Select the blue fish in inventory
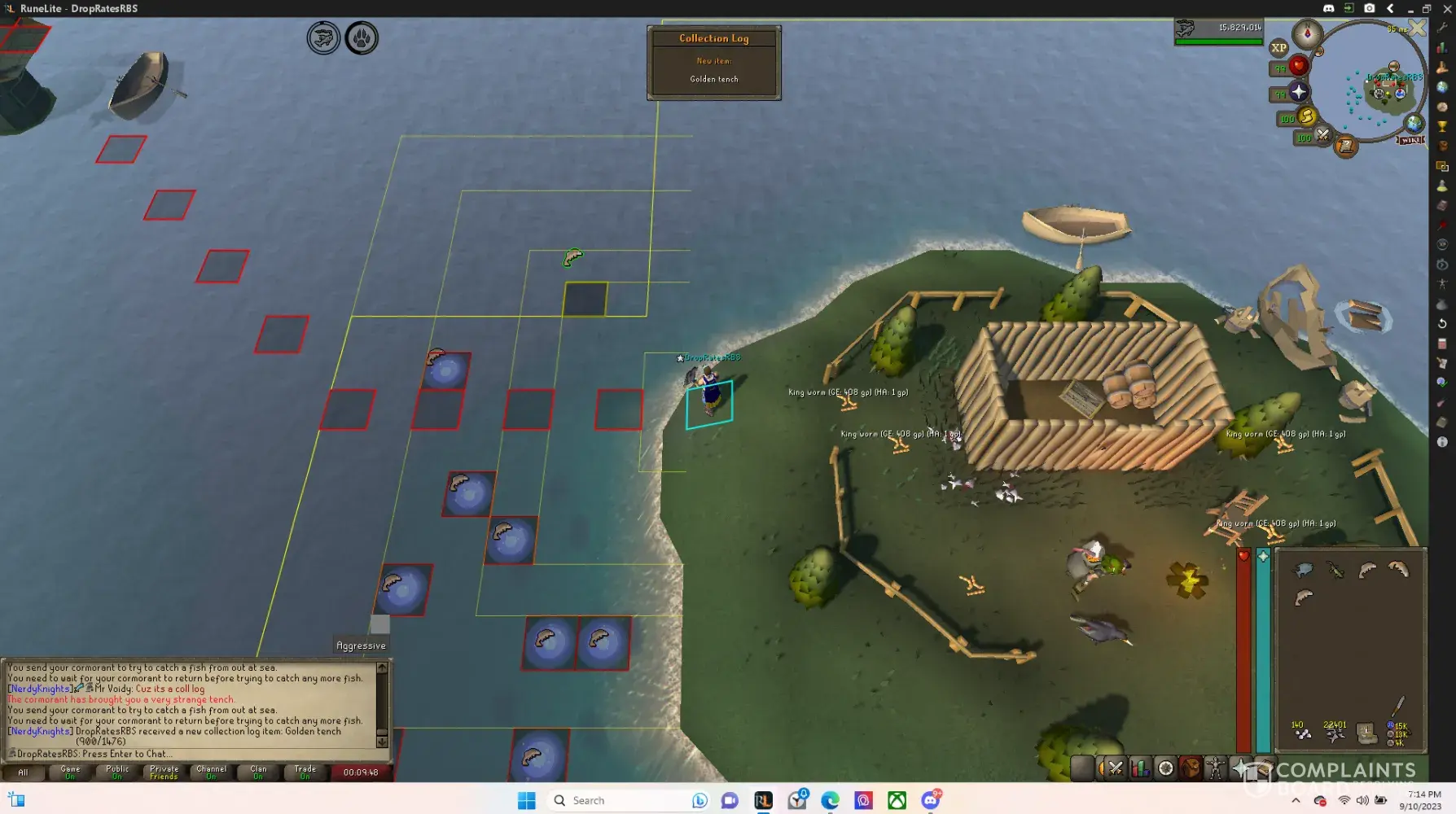The width and height of the screenshot is (1456, 814). [x=1303, y=570]
